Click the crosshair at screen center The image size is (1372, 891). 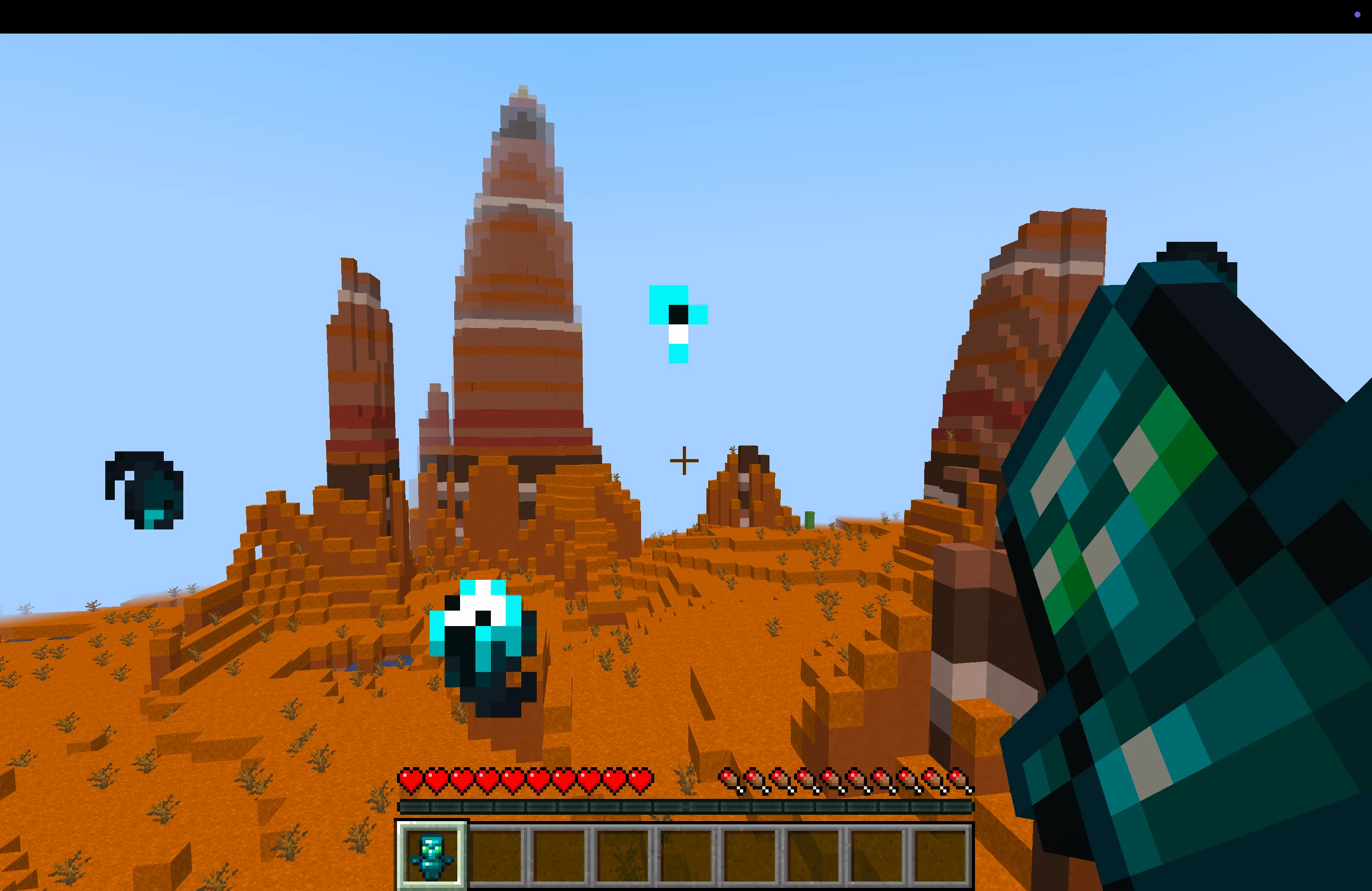683,461
